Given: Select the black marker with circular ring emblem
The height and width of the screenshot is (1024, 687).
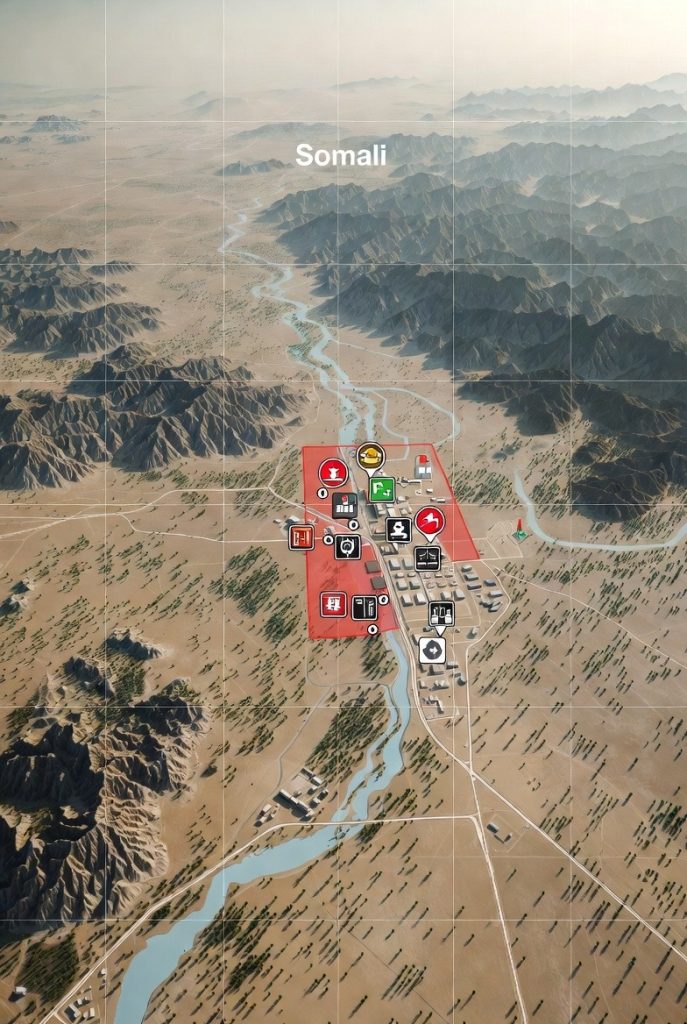Looking at the screenshot, I should click(x=348, y=546).
